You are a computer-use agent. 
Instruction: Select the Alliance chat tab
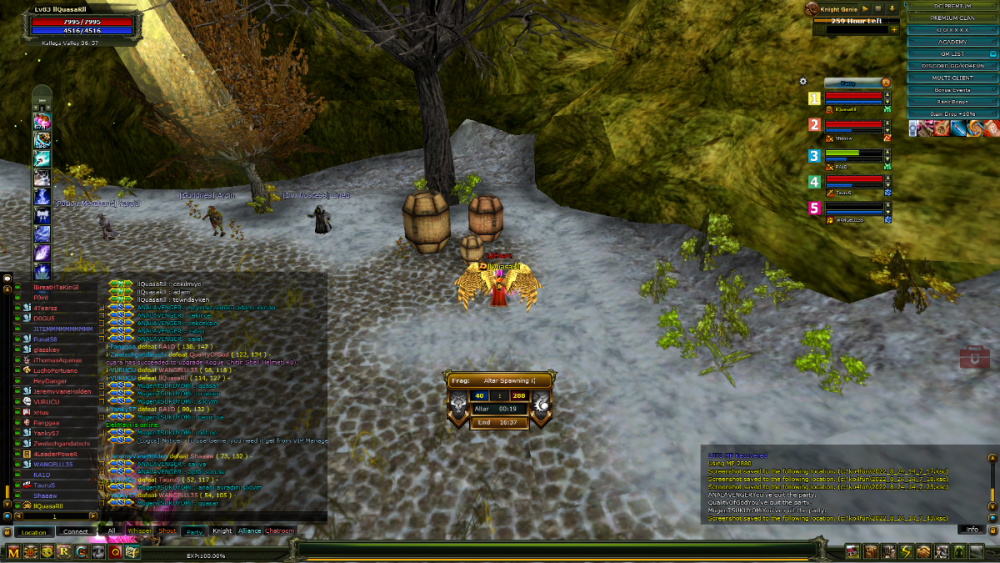[249, 531]
